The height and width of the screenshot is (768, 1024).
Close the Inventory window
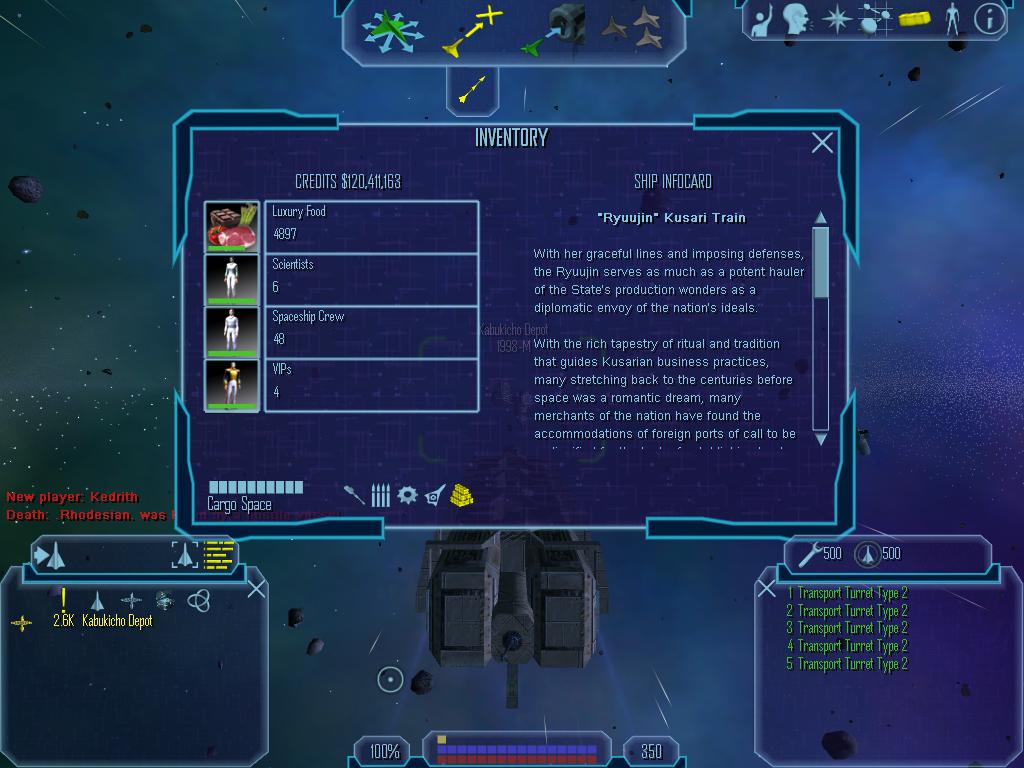tap(822, 143)
